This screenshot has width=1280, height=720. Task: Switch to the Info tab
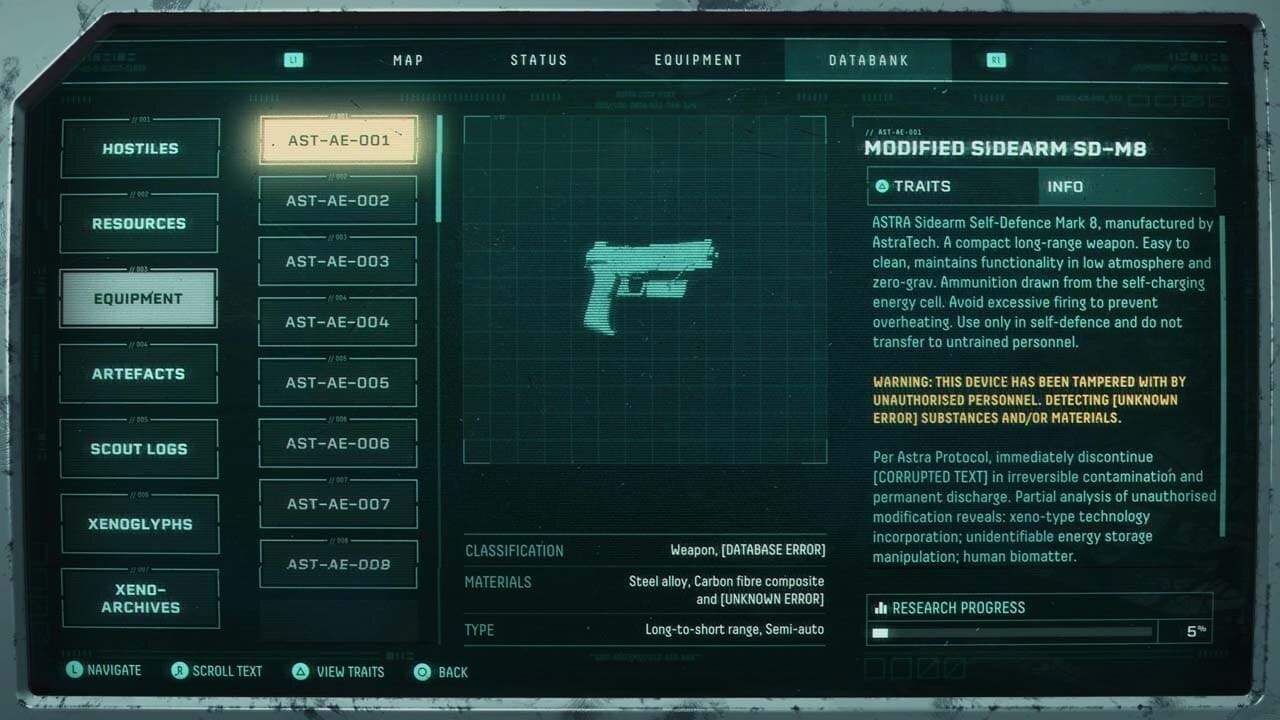pyautogui.click(x=1065, y=186)
